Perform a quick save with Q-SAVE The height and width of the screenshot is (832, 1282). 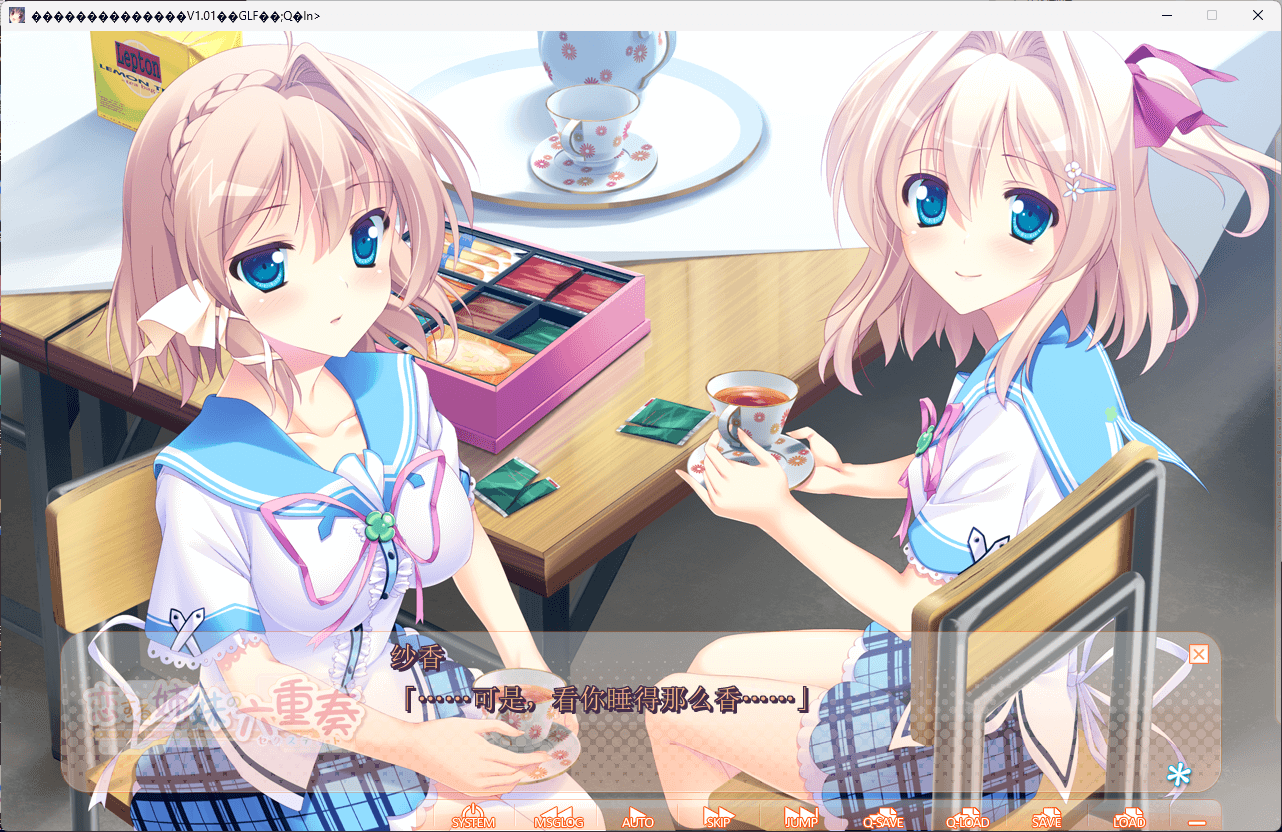[884, 820]
